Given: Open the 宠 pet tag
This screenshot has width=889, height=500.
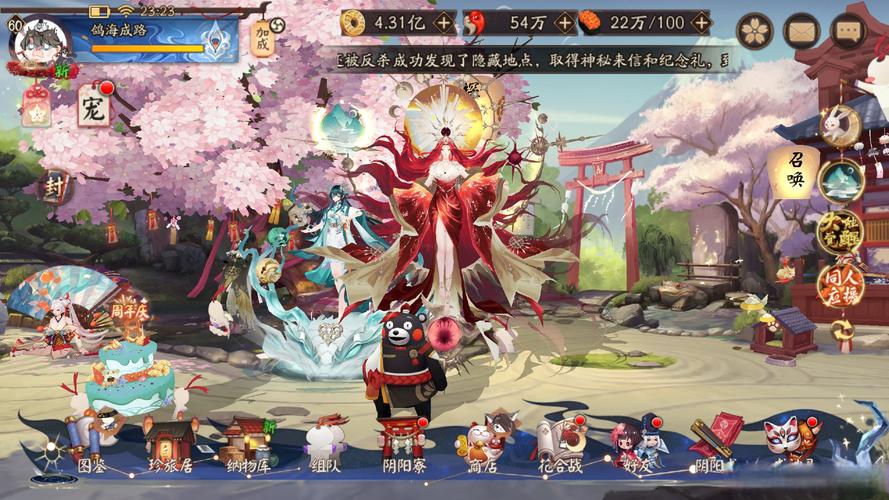Looking at the screenshot, I should 93,106.
